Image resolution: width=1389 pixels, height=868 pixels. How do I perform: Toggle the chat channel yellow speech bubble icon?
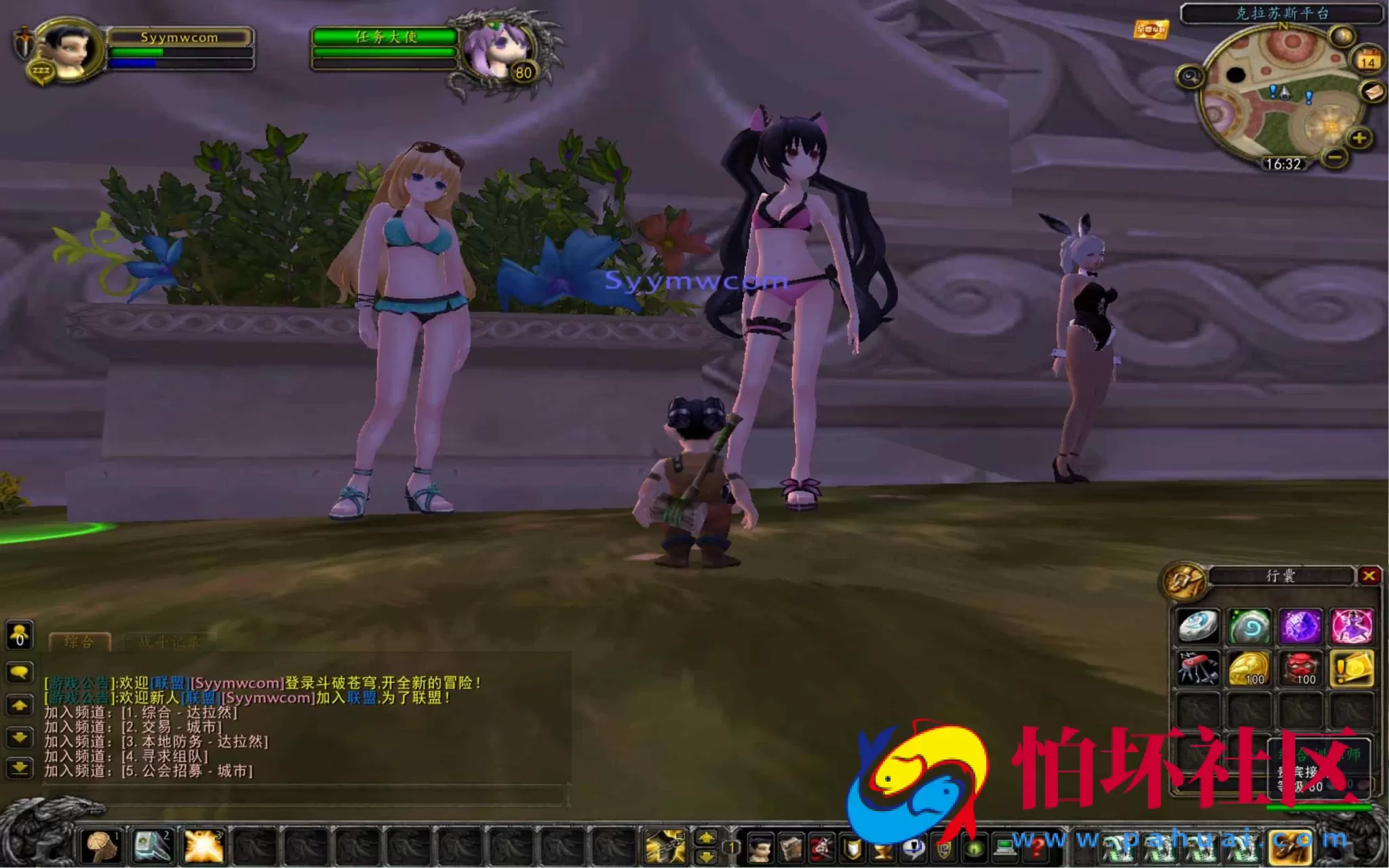coord(20,672)
